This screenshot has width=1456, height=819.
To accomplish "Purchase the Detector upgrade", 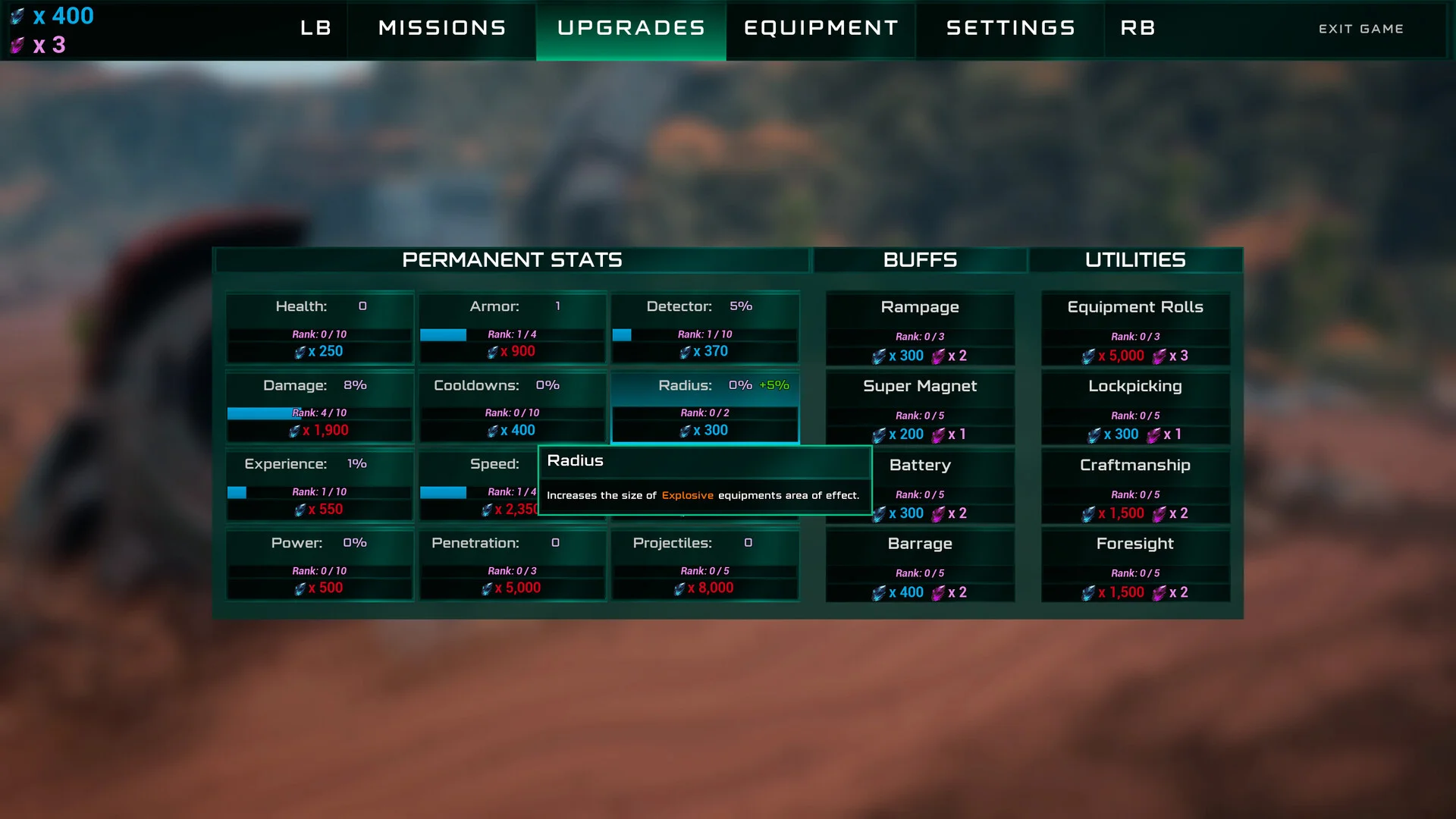I will click(704, 328).
